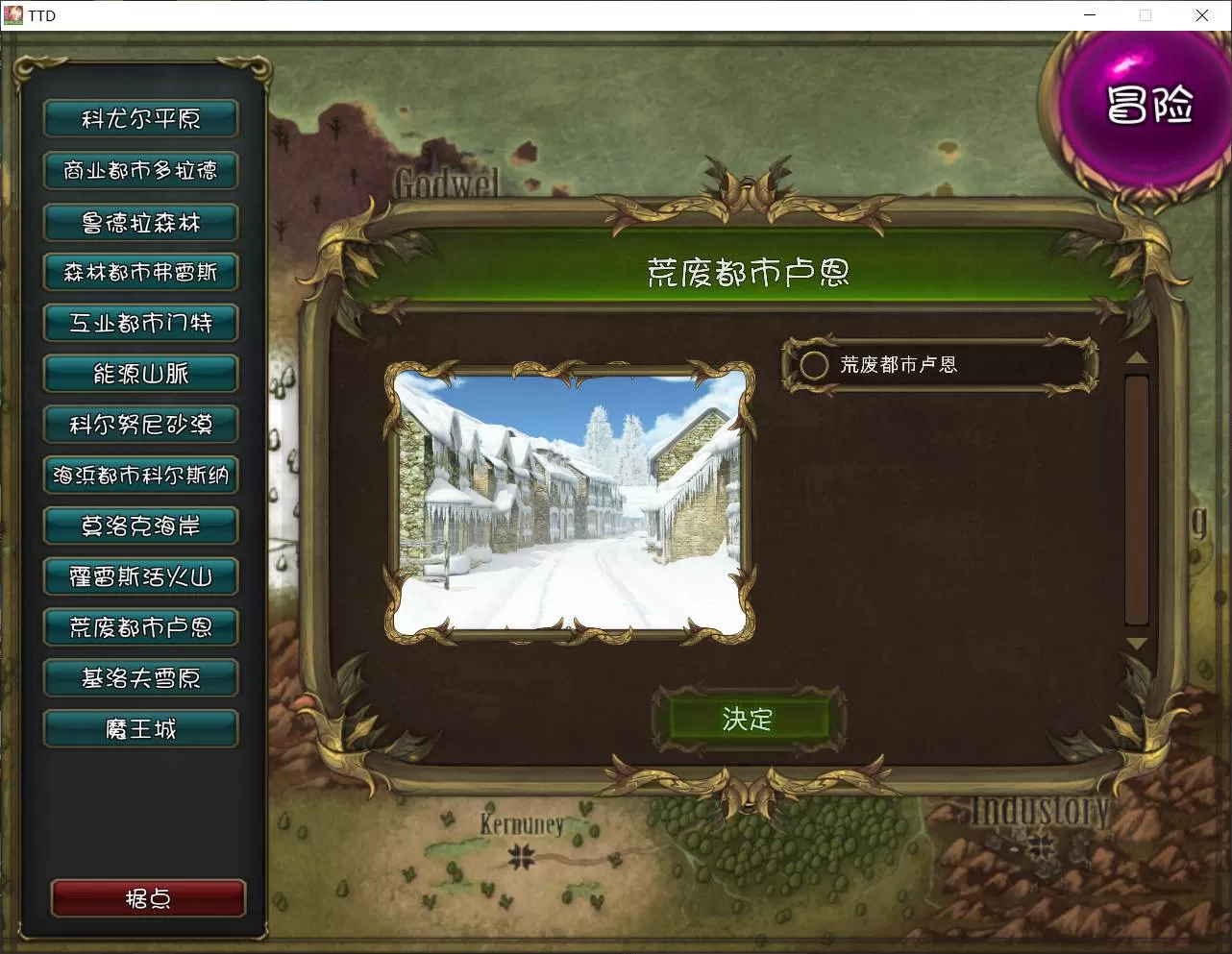Image resolution: width=1232 pixels, height=954 pixels.
Task: Select 荒废都市卢恩 in the sidebar
Action: coord(140,627)
